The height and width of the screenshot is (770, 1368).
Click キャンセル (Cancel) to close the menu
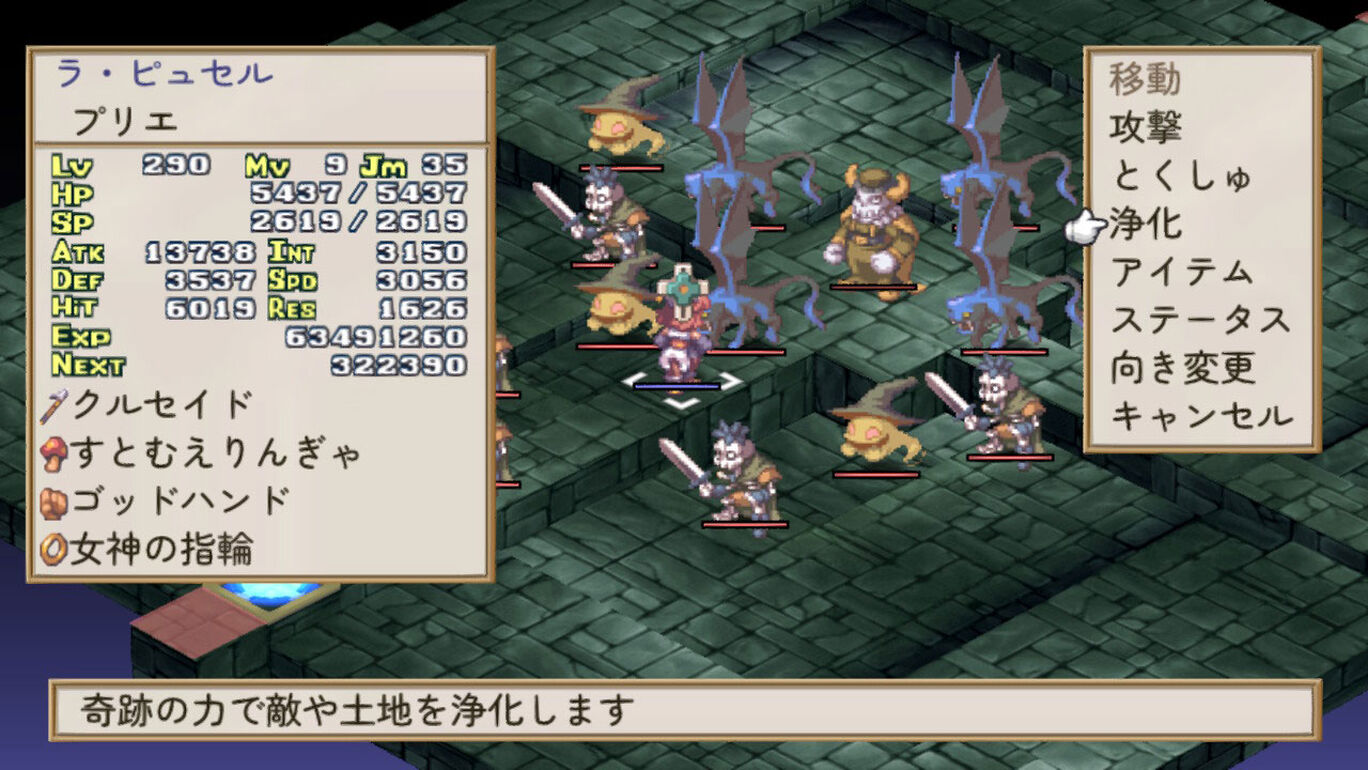tap(1201, 416)
